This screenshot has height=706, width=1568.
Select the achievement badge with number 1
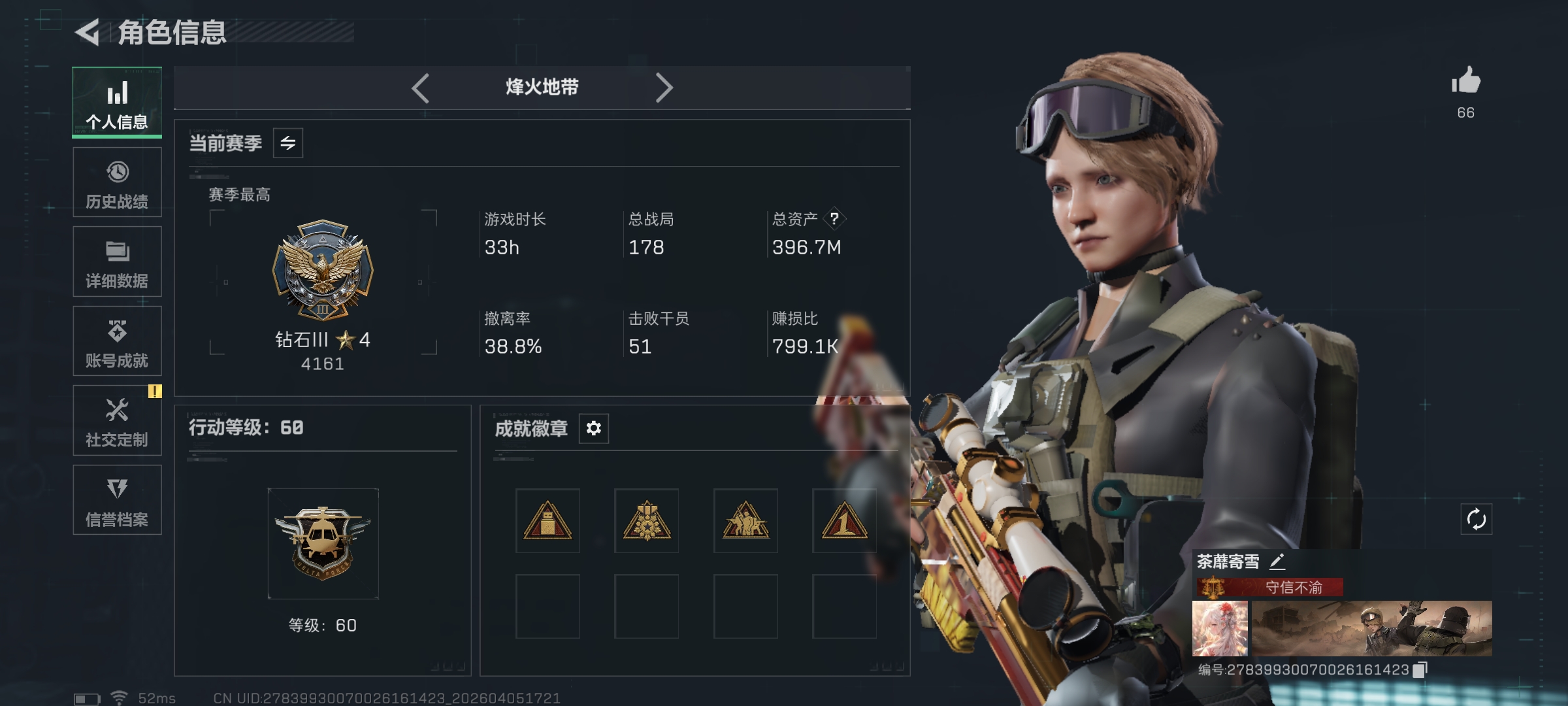coord(844,521)
